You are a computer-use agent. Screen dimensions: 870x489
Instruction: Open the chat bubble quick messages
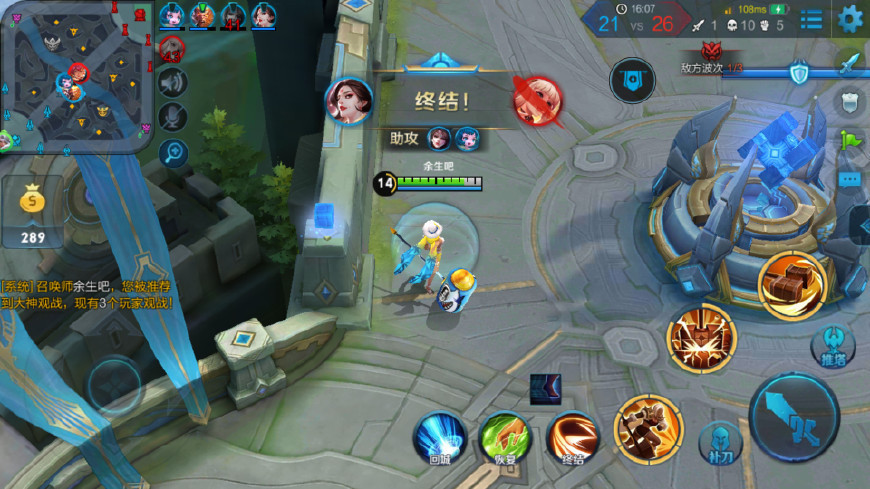850,179
